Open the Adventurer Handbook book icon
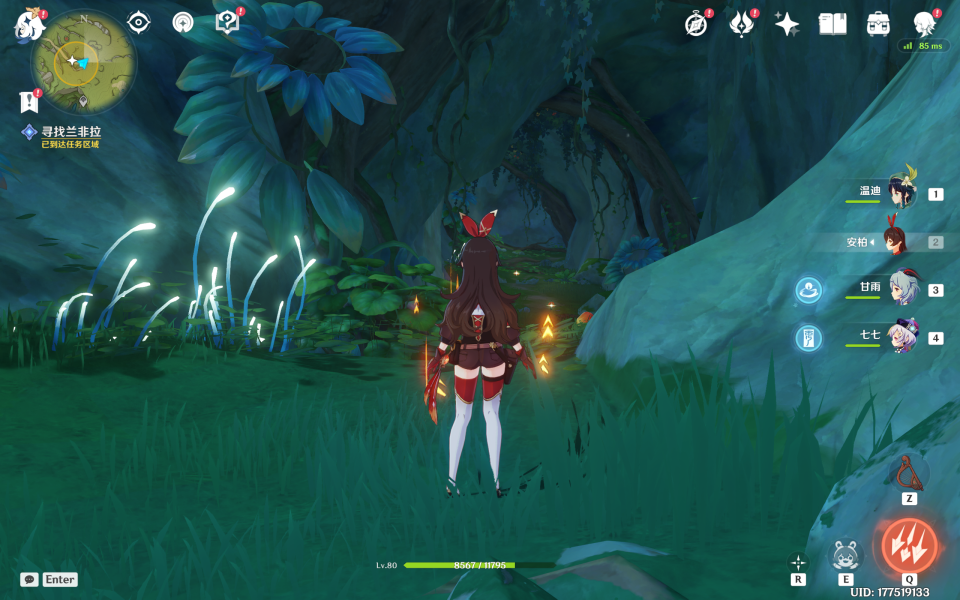 832,24
